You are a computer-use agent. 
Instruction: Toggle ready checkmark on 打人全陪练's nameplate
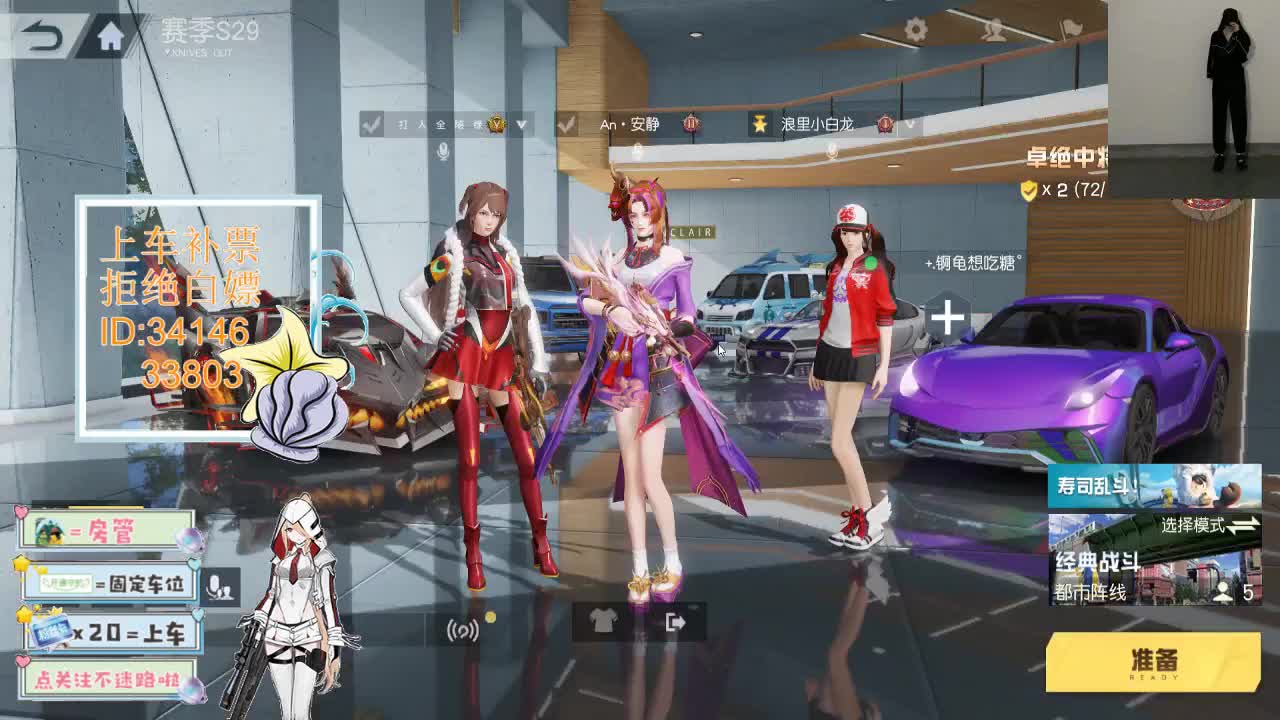370,124
